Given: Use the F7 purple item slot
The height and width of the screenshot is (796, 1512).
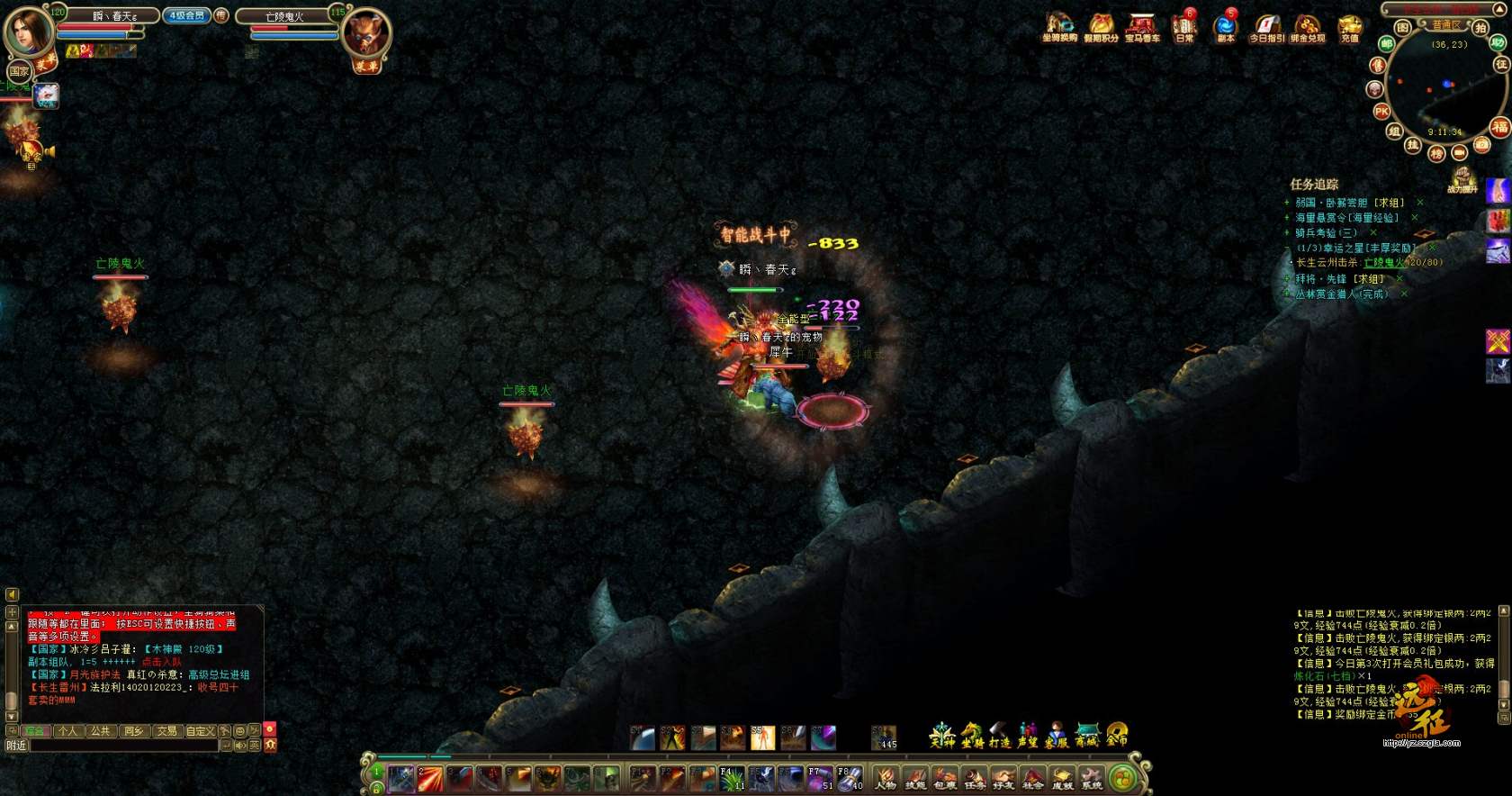Looking at the screenshot, I should 820,778.
